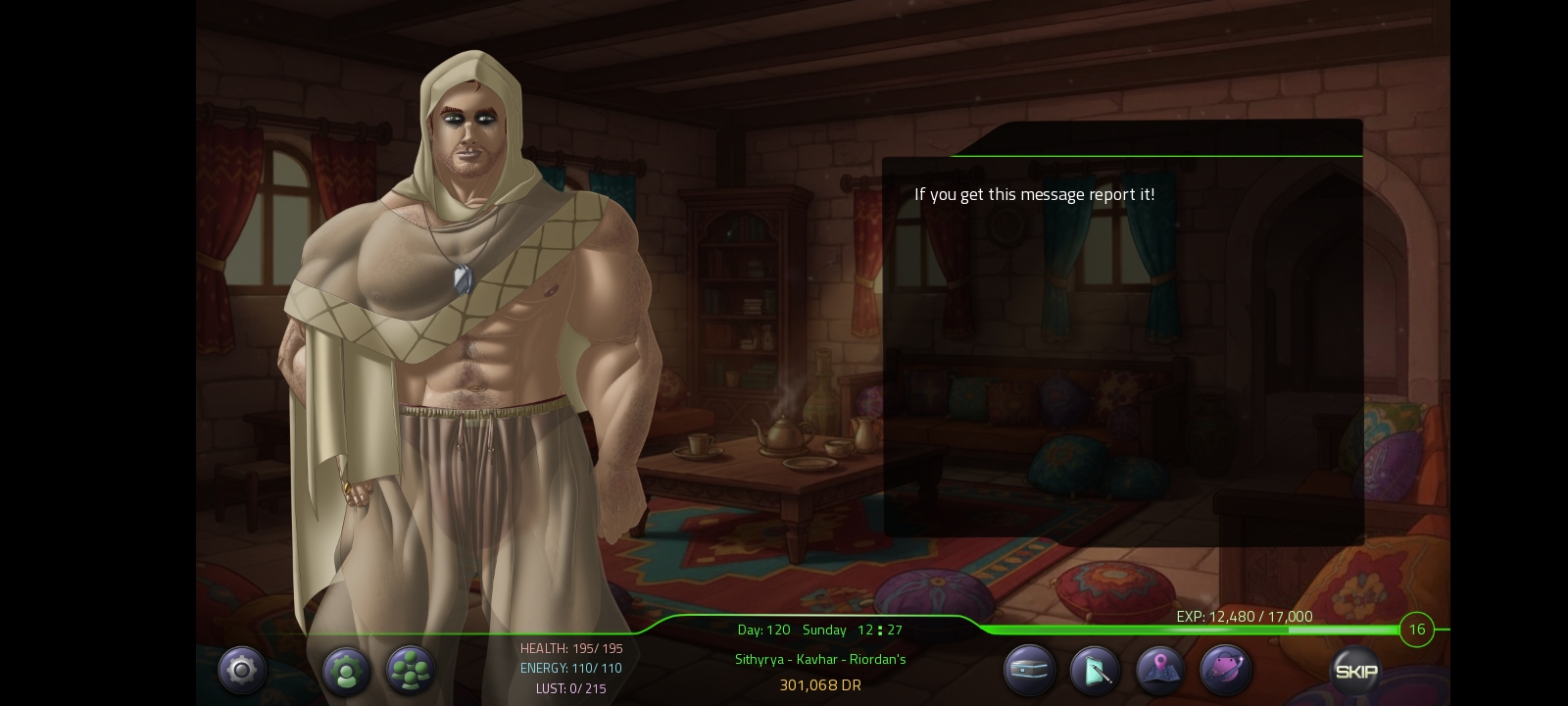Click the SKIP button
The width and height of the screenshot is (1568, 706).
tap(1356, 672)
